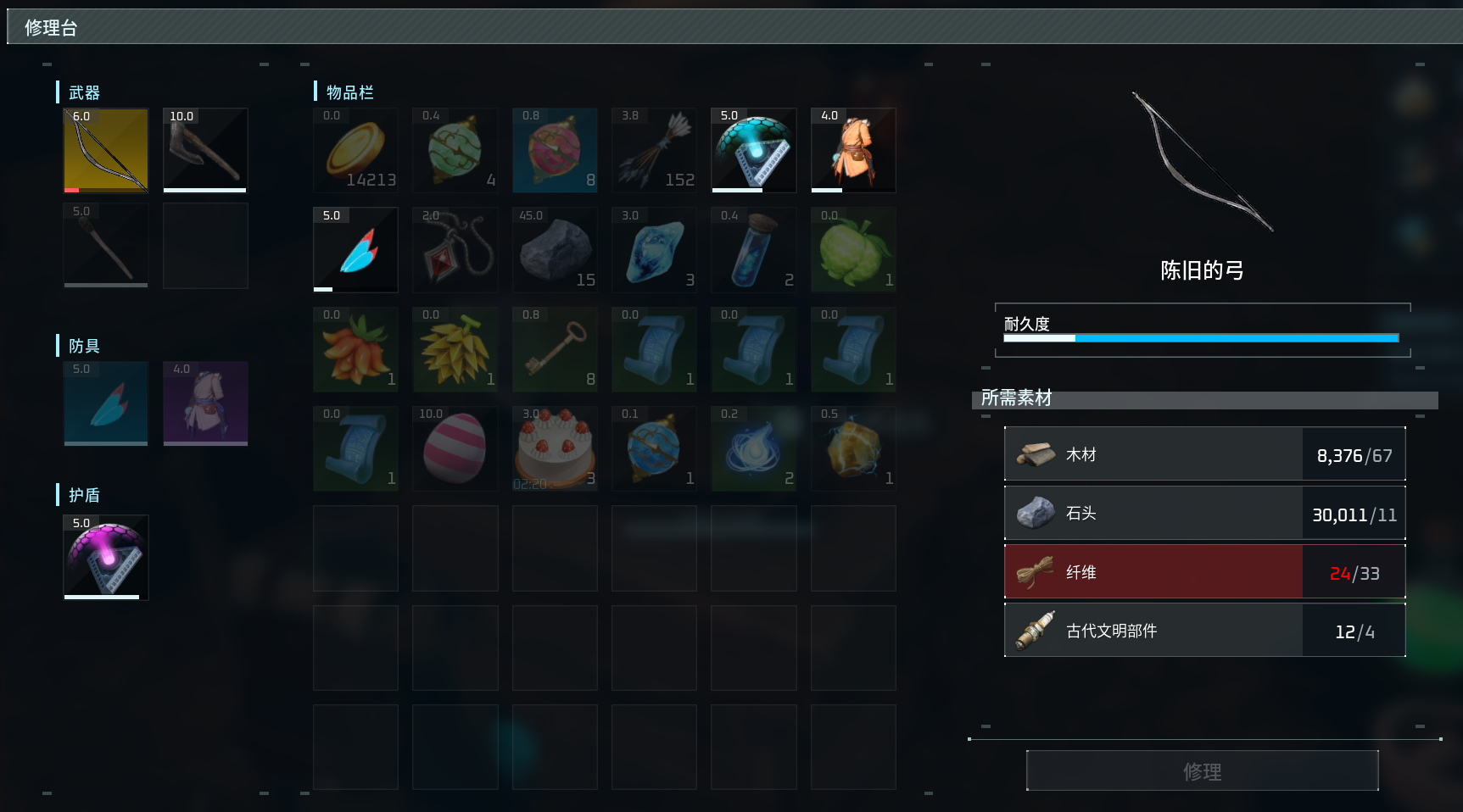Select the arrows bundle slot
1463x812 pixels.
[654, 150]
